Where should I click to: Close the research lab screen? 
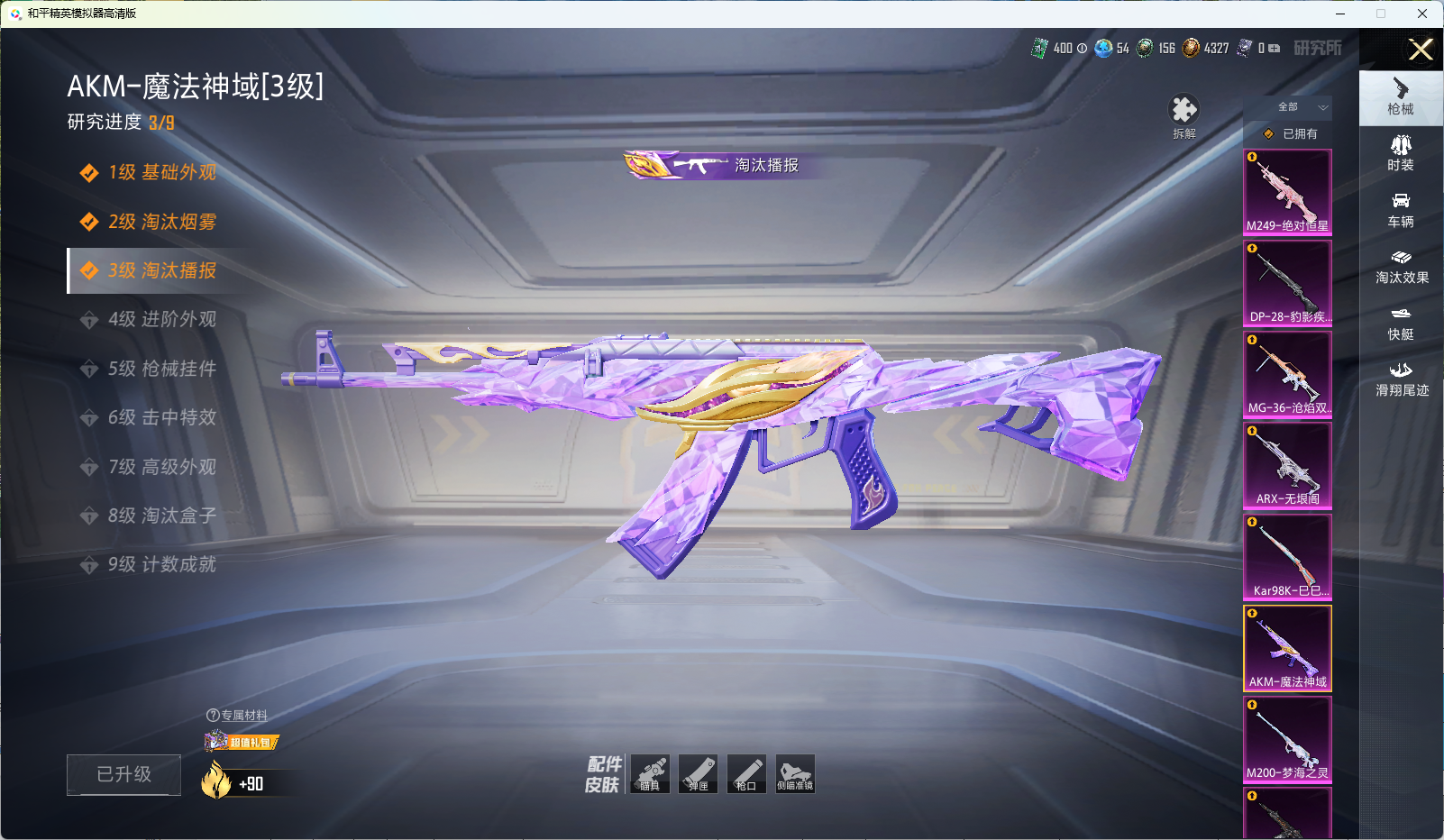pos(1421,50)
